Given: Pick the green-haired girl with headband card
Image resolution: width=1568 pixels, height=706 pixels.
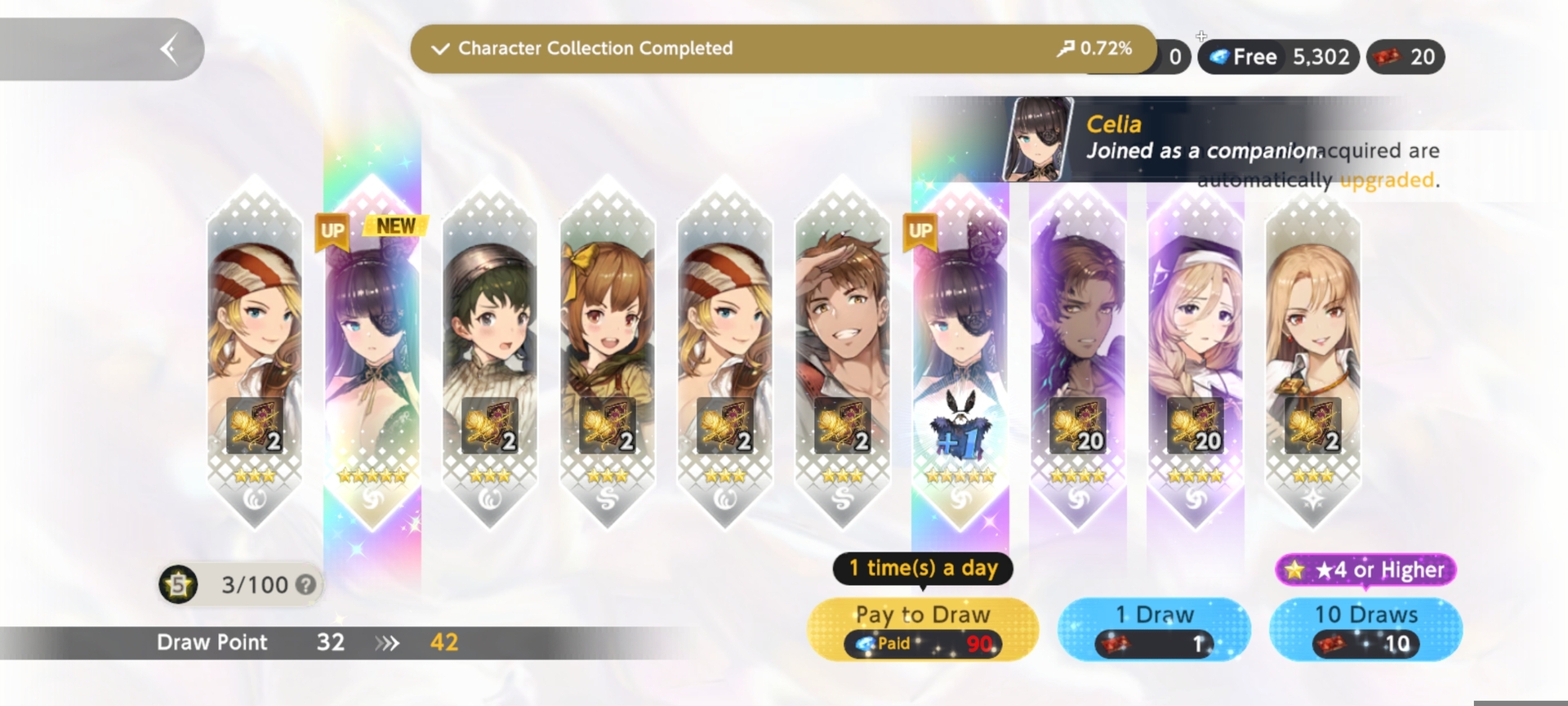Looking at the screenshot, I should (490, 351).
